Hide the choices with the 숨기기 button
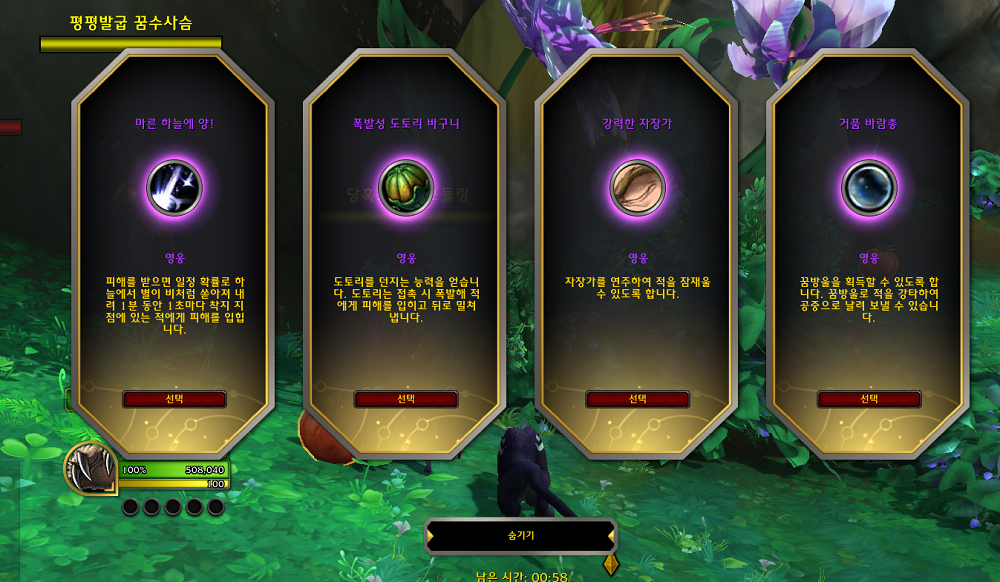The image size is (1000, 582). (521, 536)
